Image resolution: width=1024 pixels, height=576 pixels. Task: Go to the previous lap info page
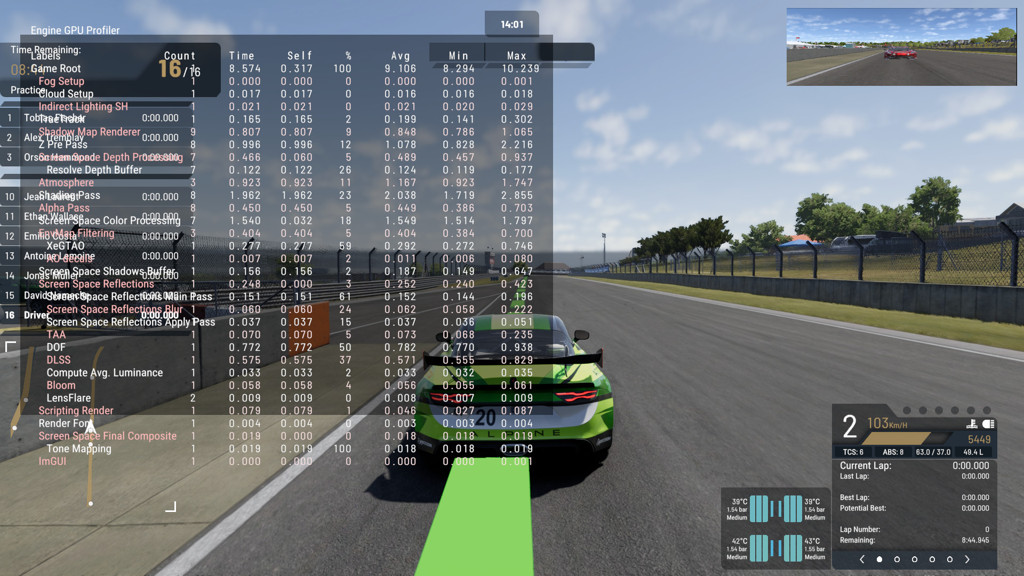862,560
